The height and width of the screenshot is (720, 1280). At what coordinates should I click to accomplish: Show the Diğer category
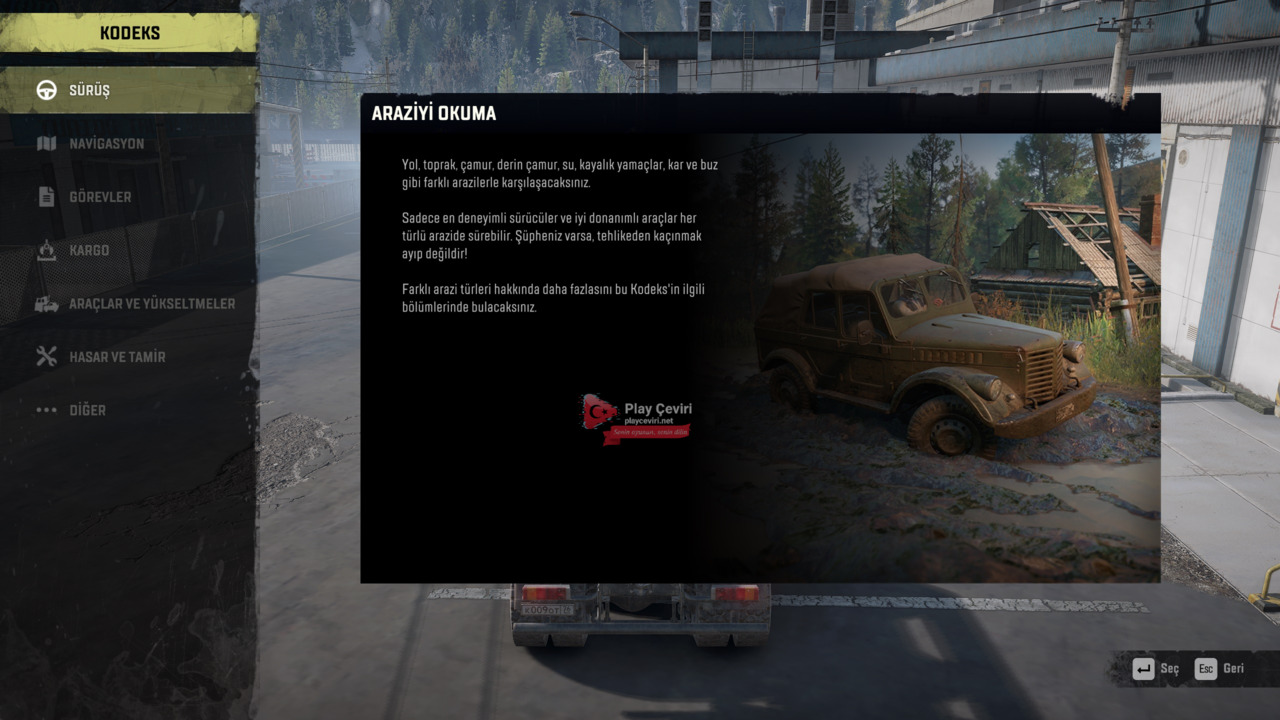[x=87, y=410]
